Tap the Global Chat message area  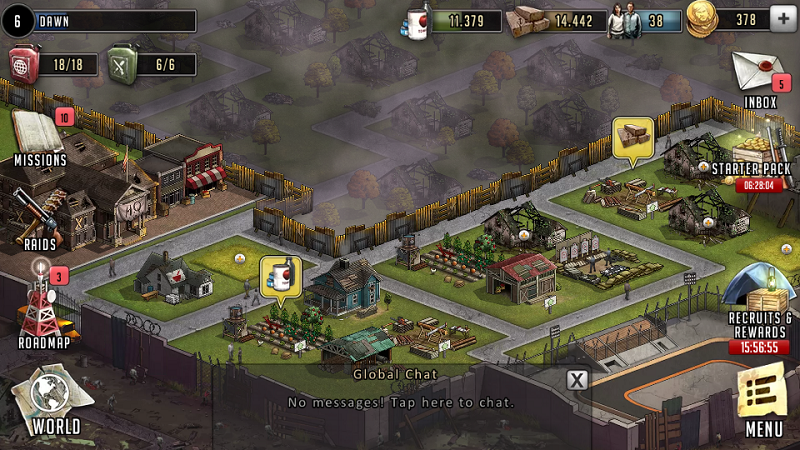tap(400, 402)
